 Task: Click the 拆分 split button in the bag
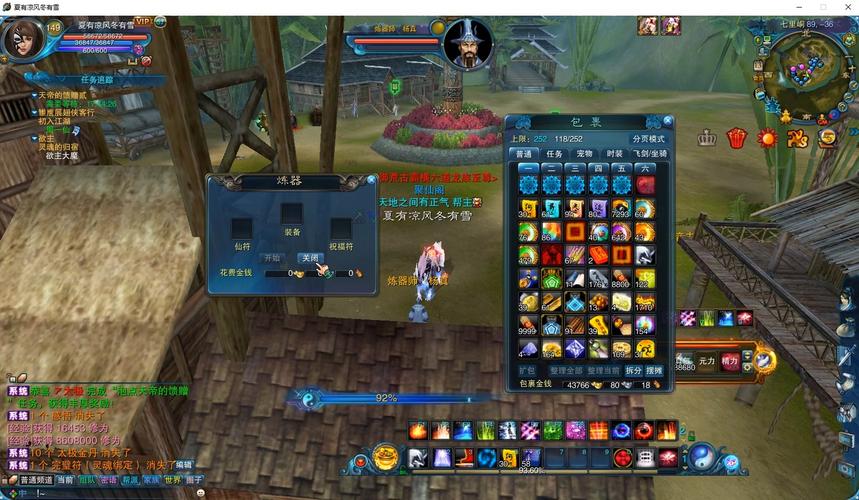tap(633, 370)
